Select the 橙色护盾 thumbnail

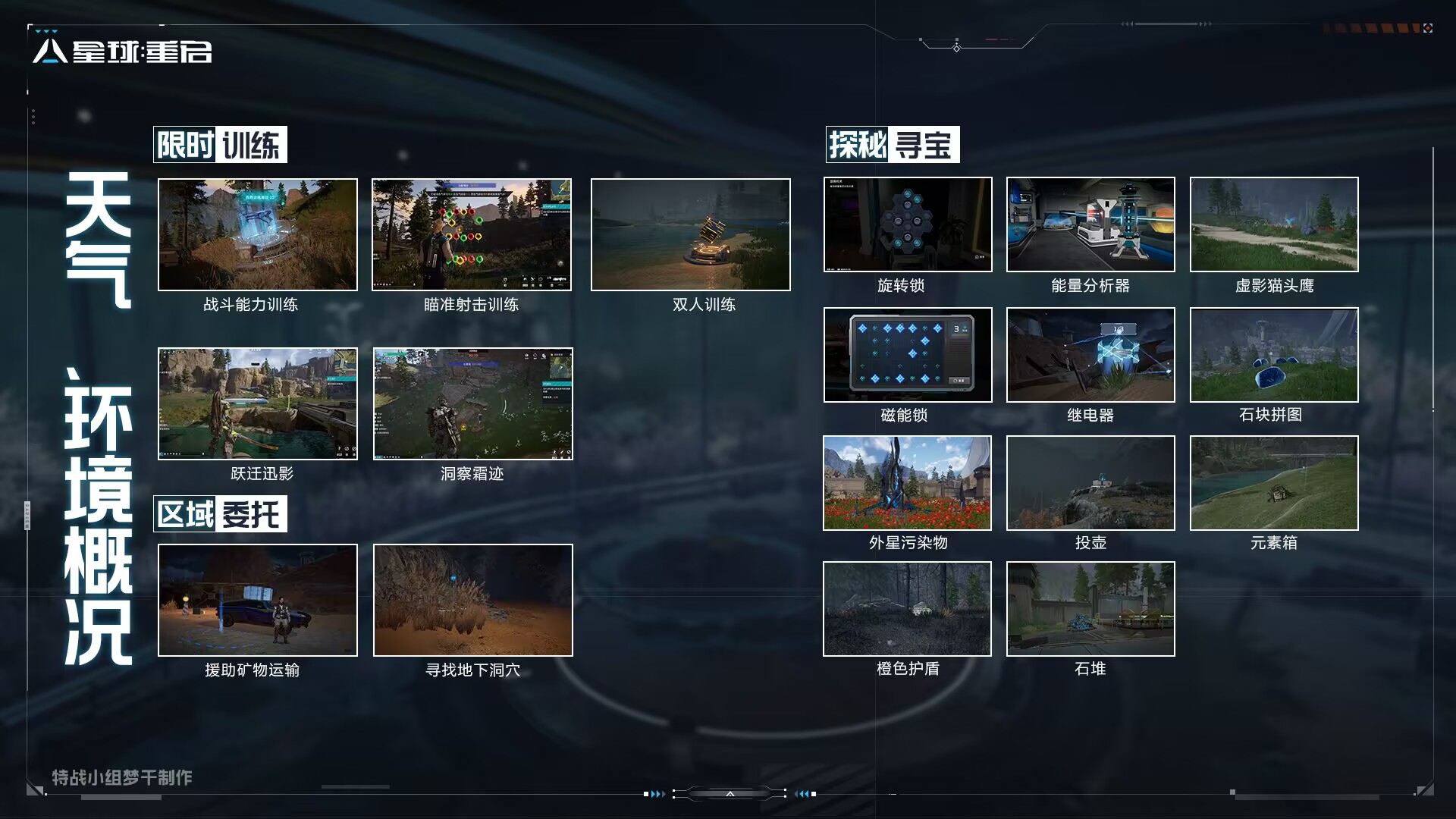coord(907,609)
